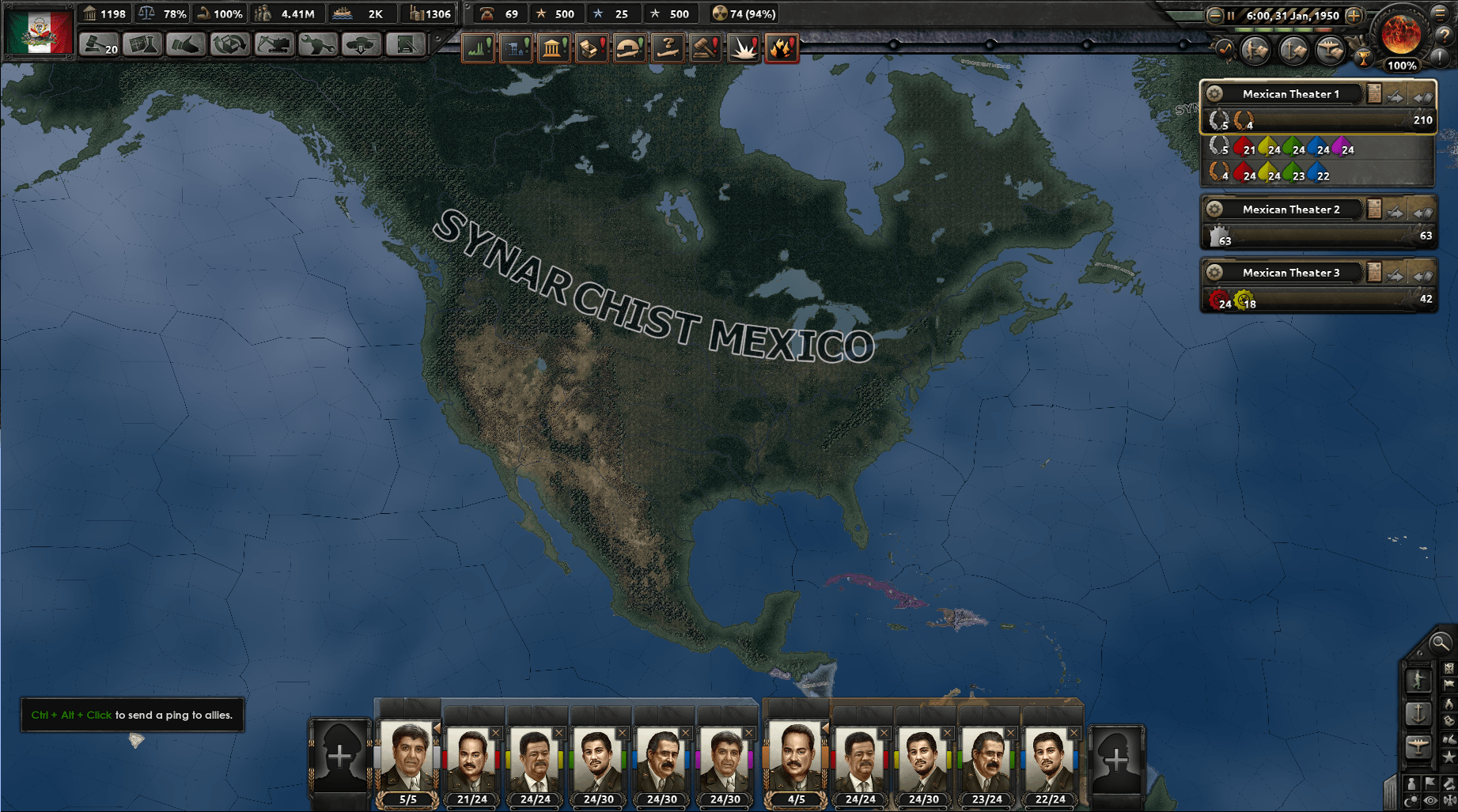The image size is (1458, 812).
Task: Open the army burning fire alert icon
Action: (x=783, y=47)
